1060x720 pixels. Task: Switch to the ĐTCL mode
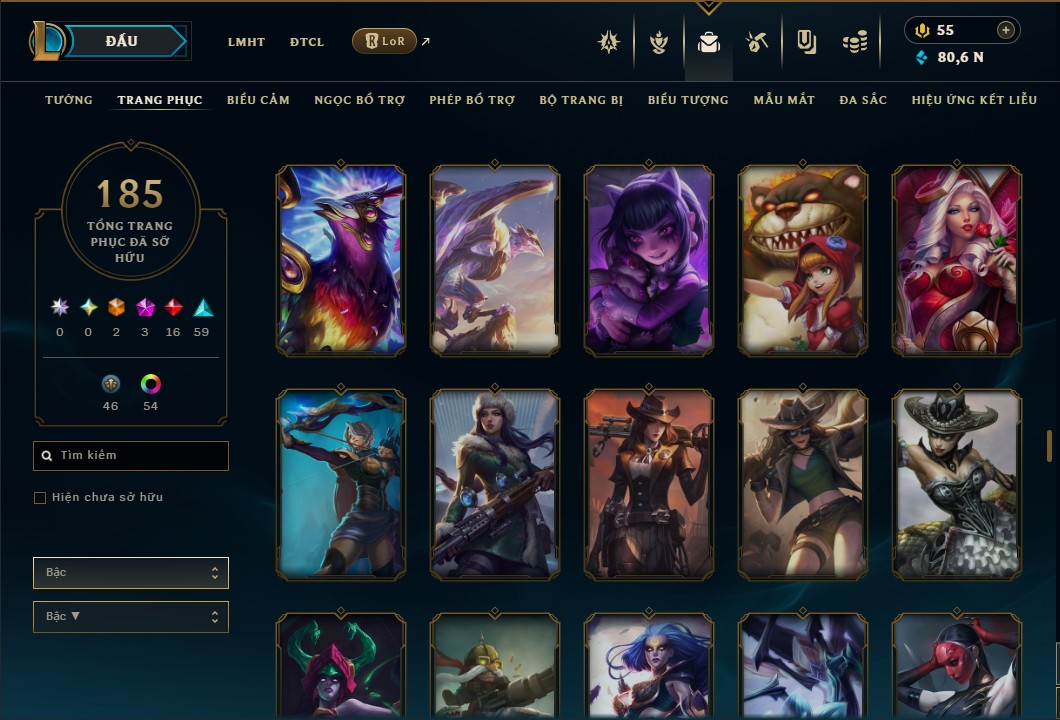point(307,42)
